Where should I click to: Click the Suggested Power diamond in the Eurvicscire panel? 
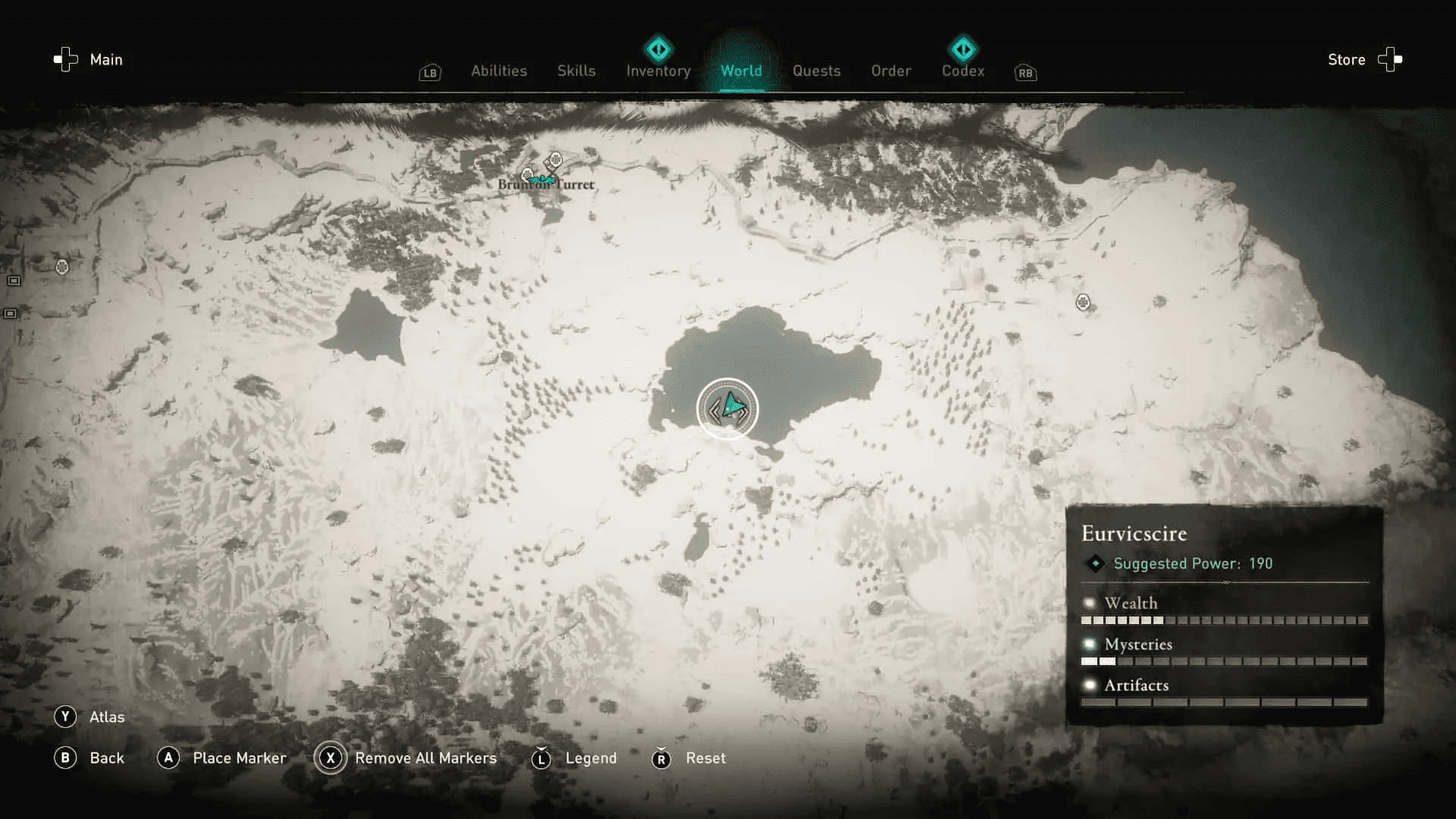tap(1095, 563)
